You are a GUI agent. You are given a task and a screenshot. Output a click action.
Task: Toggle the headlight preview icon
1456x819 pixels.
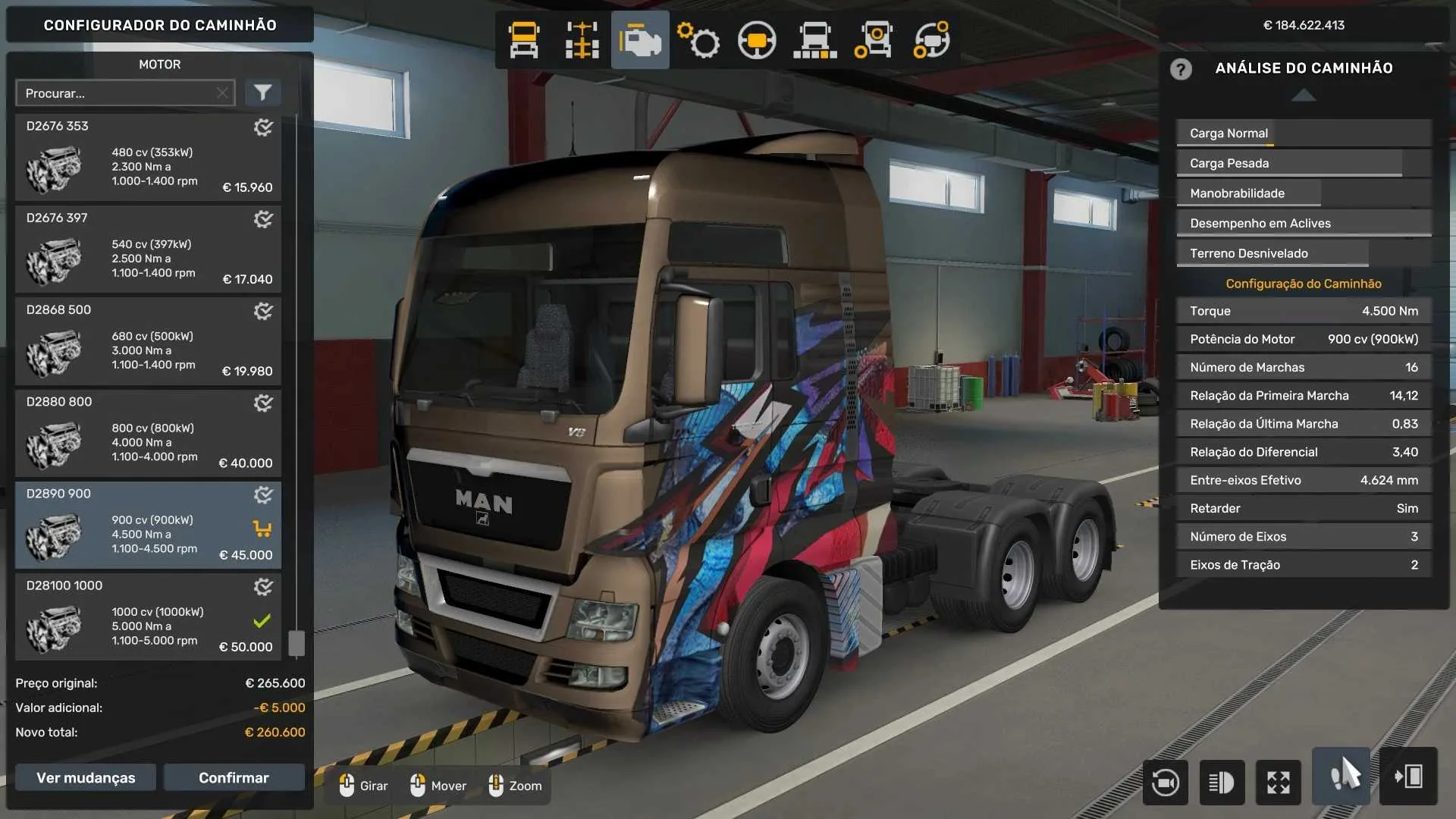click(x=1222, y=783)
